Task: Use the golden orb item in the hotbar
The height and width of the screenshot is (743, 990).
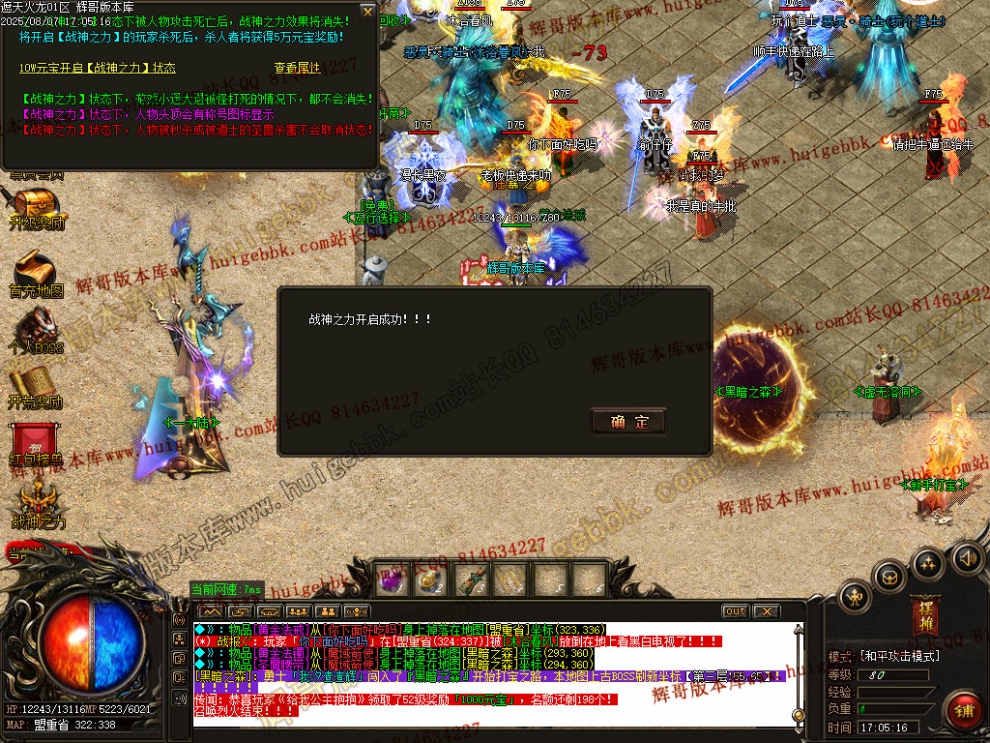Action: [430, 580]
